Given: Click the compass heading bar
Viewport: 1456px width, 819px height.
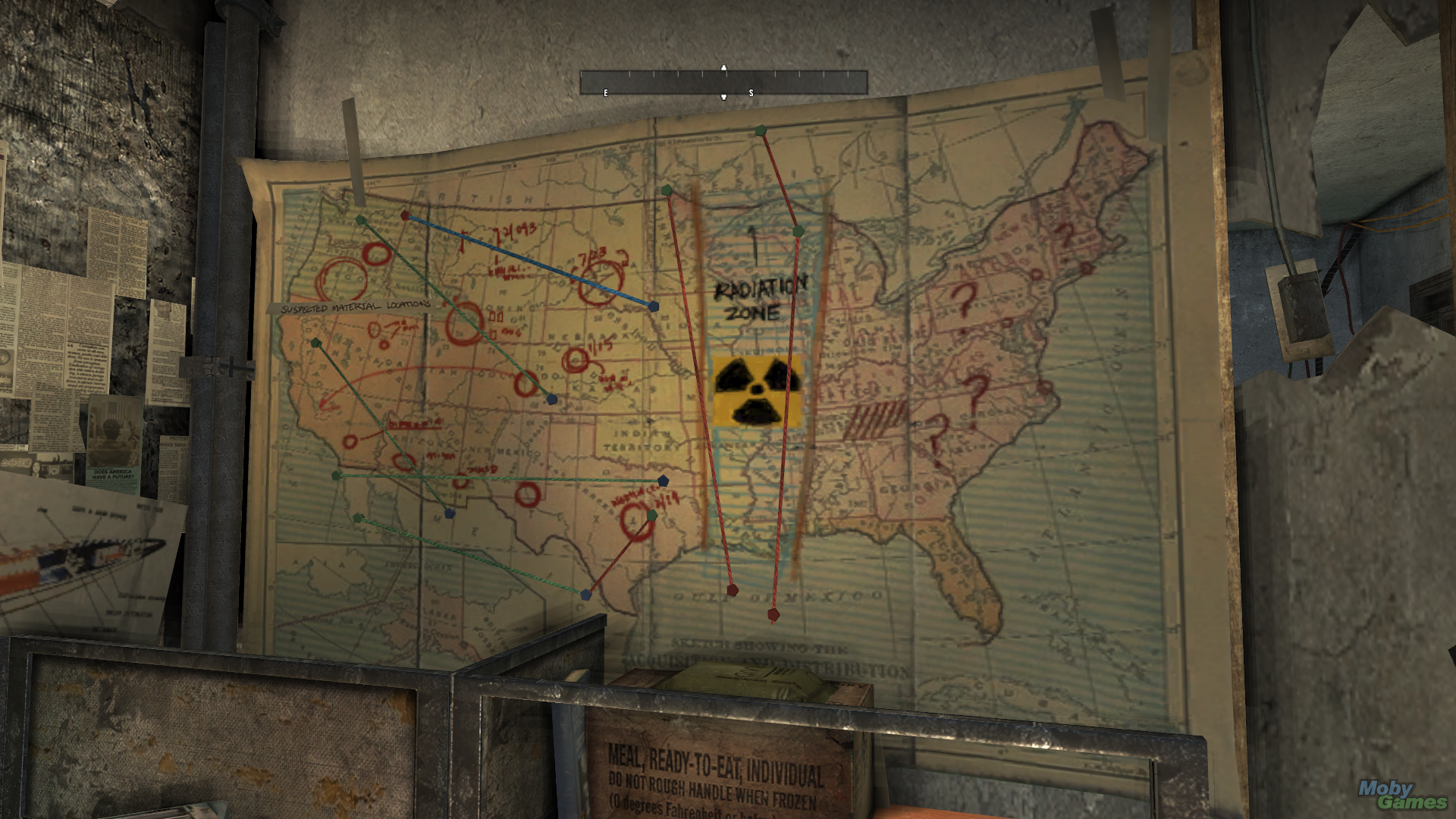Looking at the screenshot, I should (x=723, y=83).
